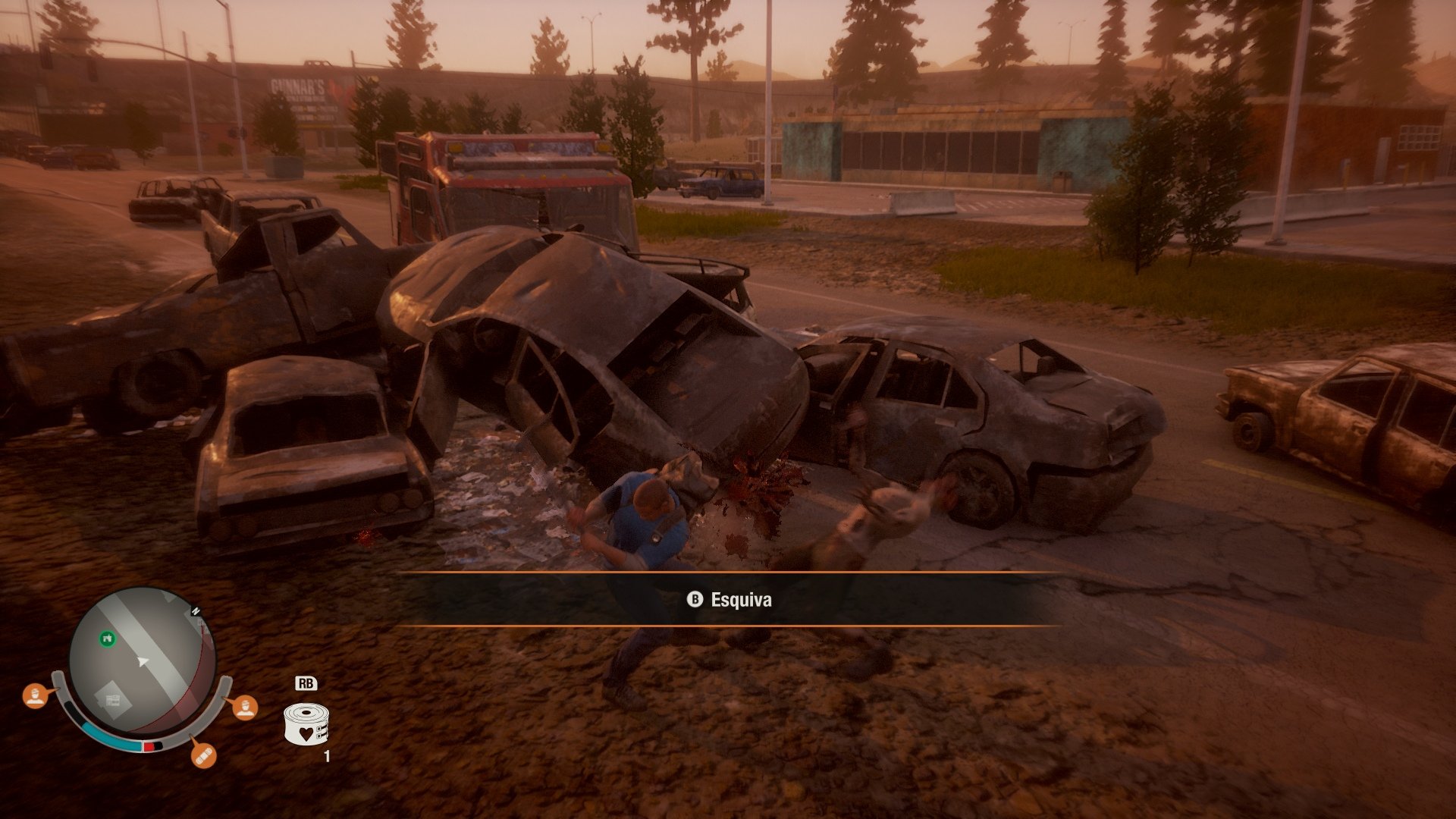Click the first aid kit quick-slot item icon
This screenshot has width=1456, height=819.
click(306, 724)
